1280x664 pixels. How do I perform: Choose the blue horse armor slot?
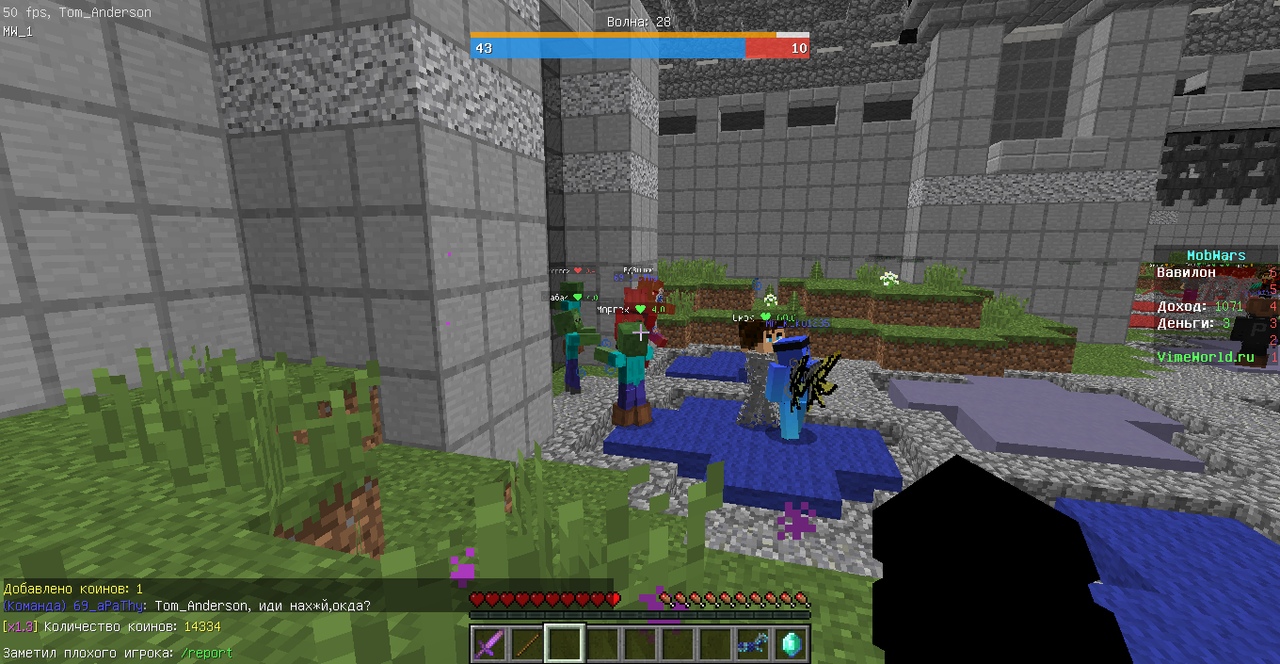(752, 643)
